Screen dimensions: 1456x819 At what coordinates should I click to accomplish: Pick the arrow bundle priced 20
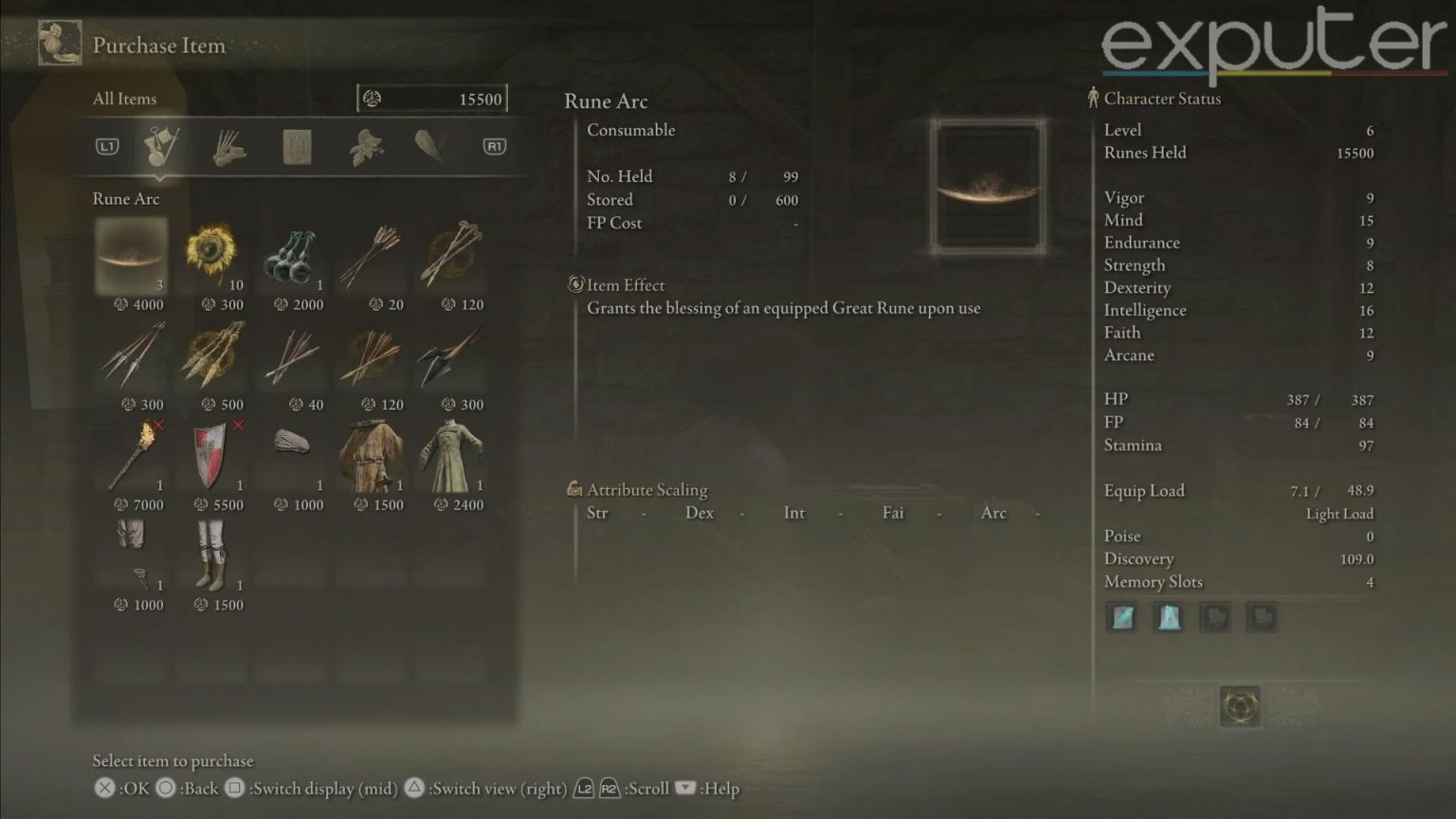[x=371, y=256]
